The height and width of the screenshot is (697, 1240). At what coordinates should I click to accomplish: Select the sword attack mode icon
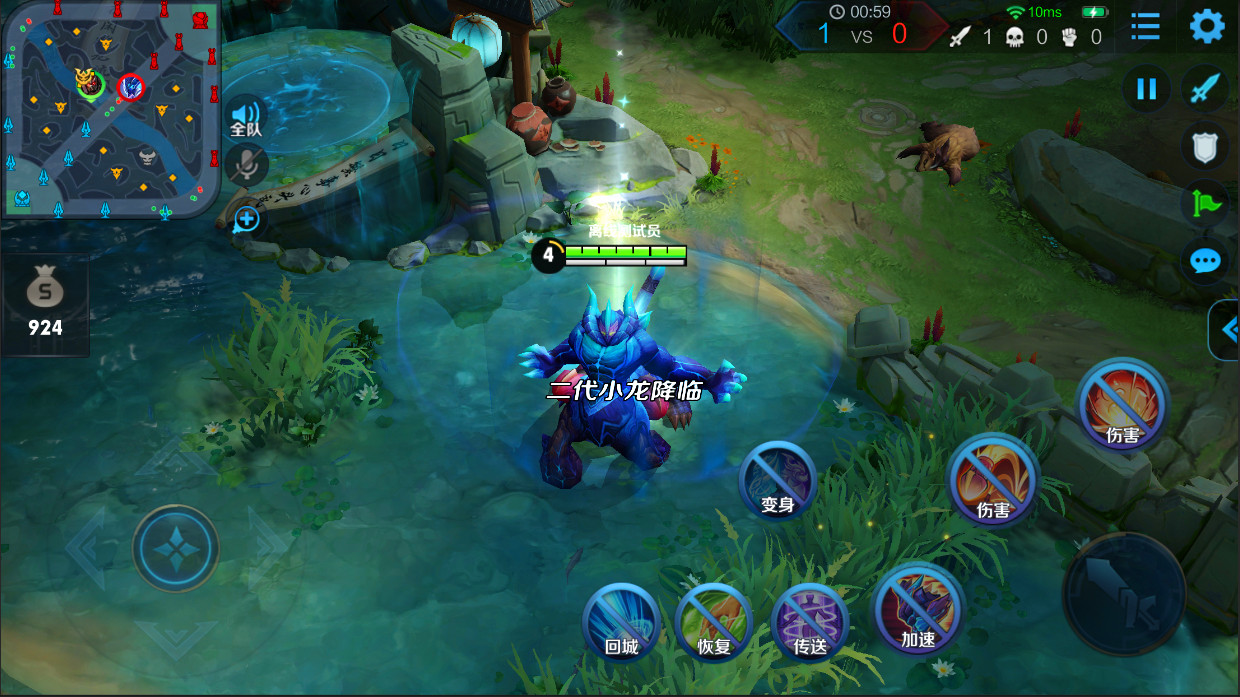coord(1204,89)
